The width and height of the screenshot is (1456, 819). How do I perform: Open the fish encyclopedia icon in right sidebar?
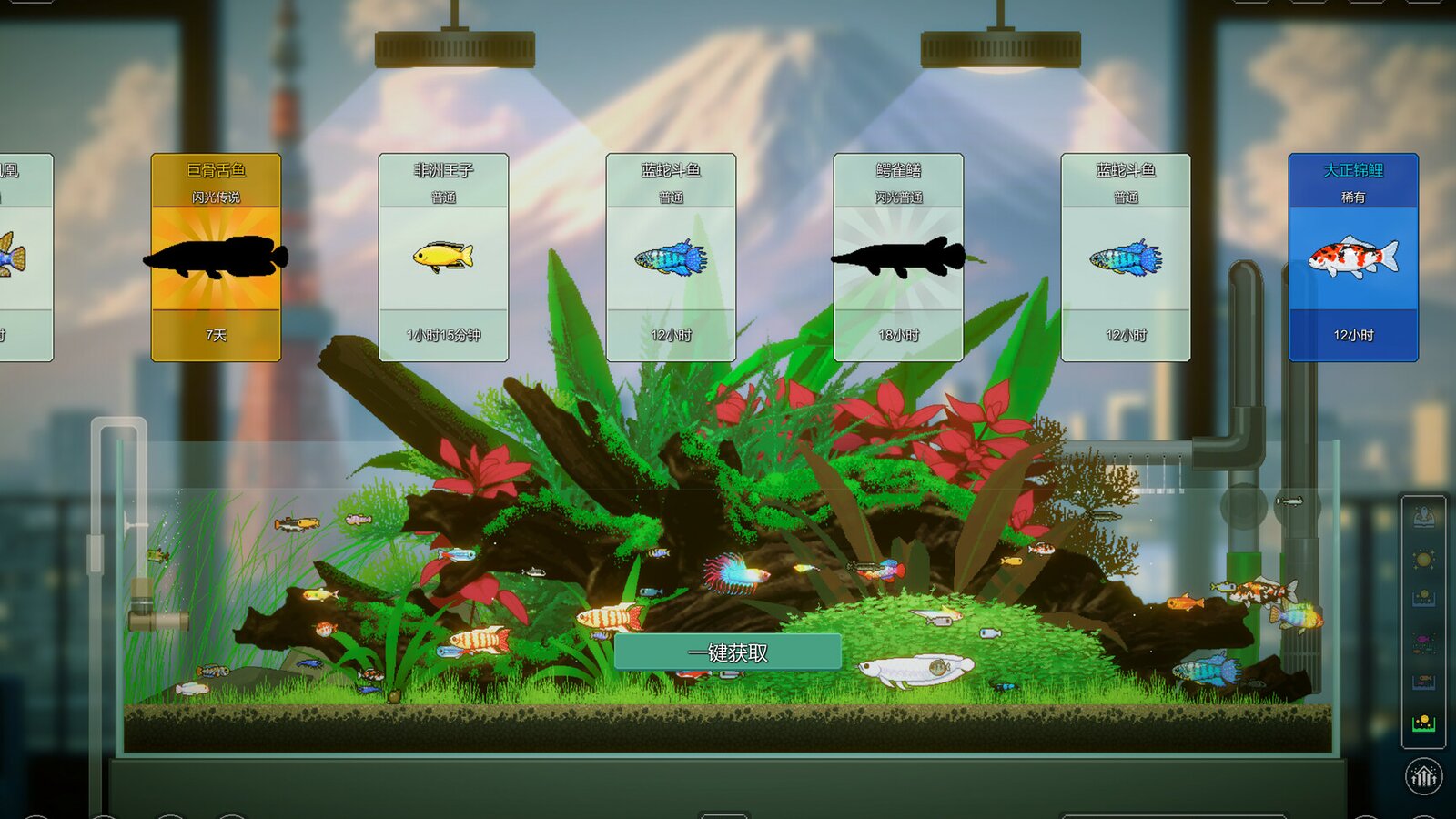1423,515
